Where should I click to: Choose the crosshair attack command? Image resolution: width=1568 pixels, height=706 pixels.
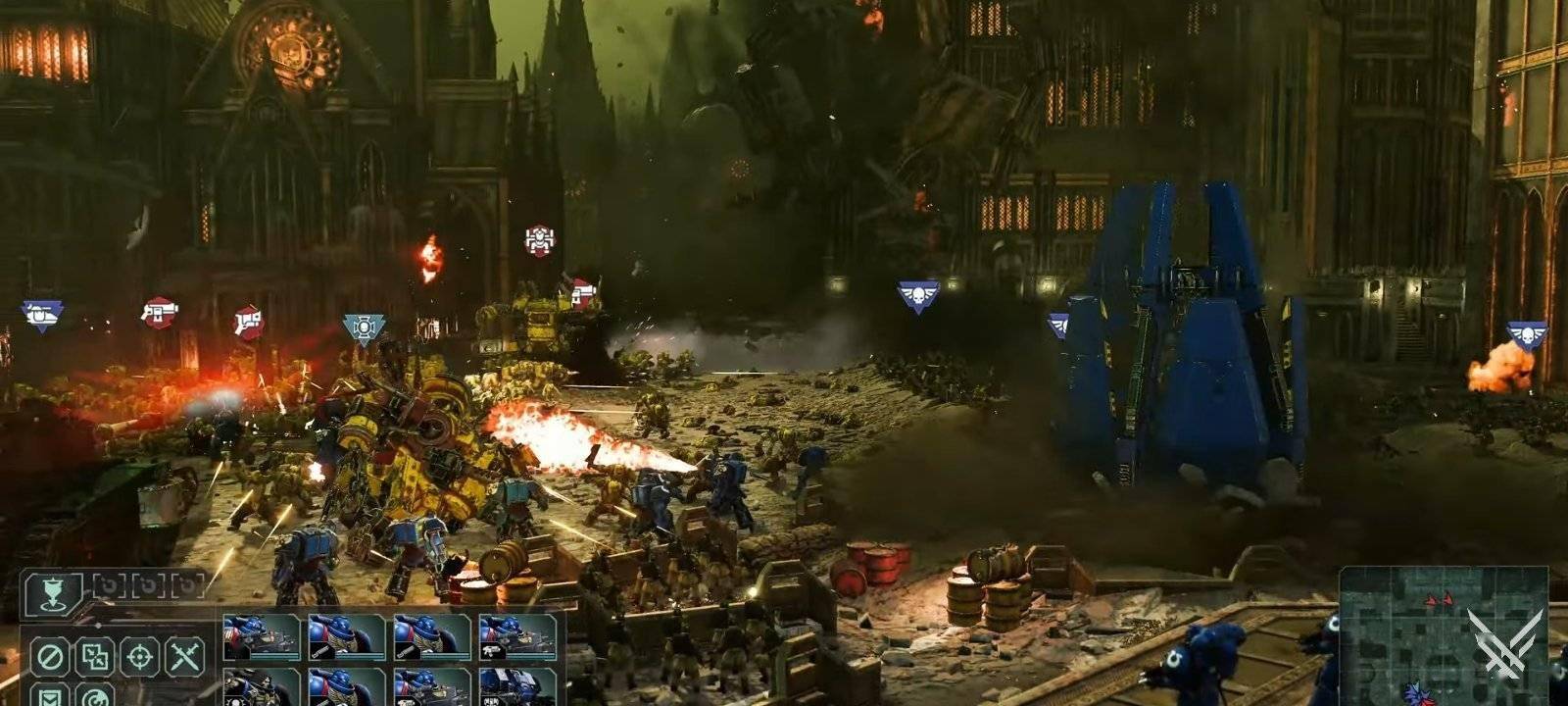point(139,656)
